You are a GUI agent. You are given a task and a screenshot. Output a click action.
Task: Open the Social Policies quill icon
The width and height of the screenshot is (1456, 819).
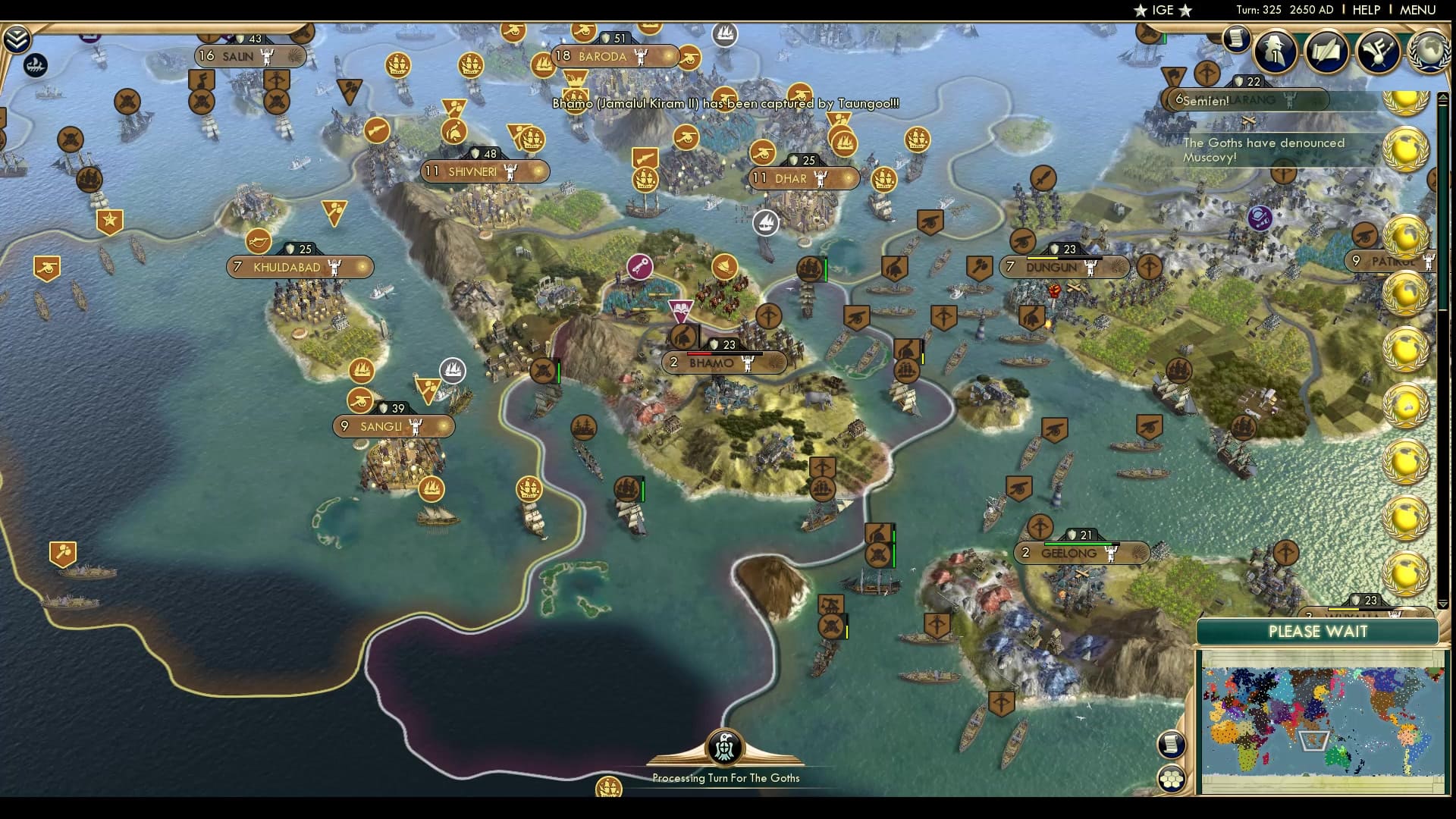tap(1328, 52)
